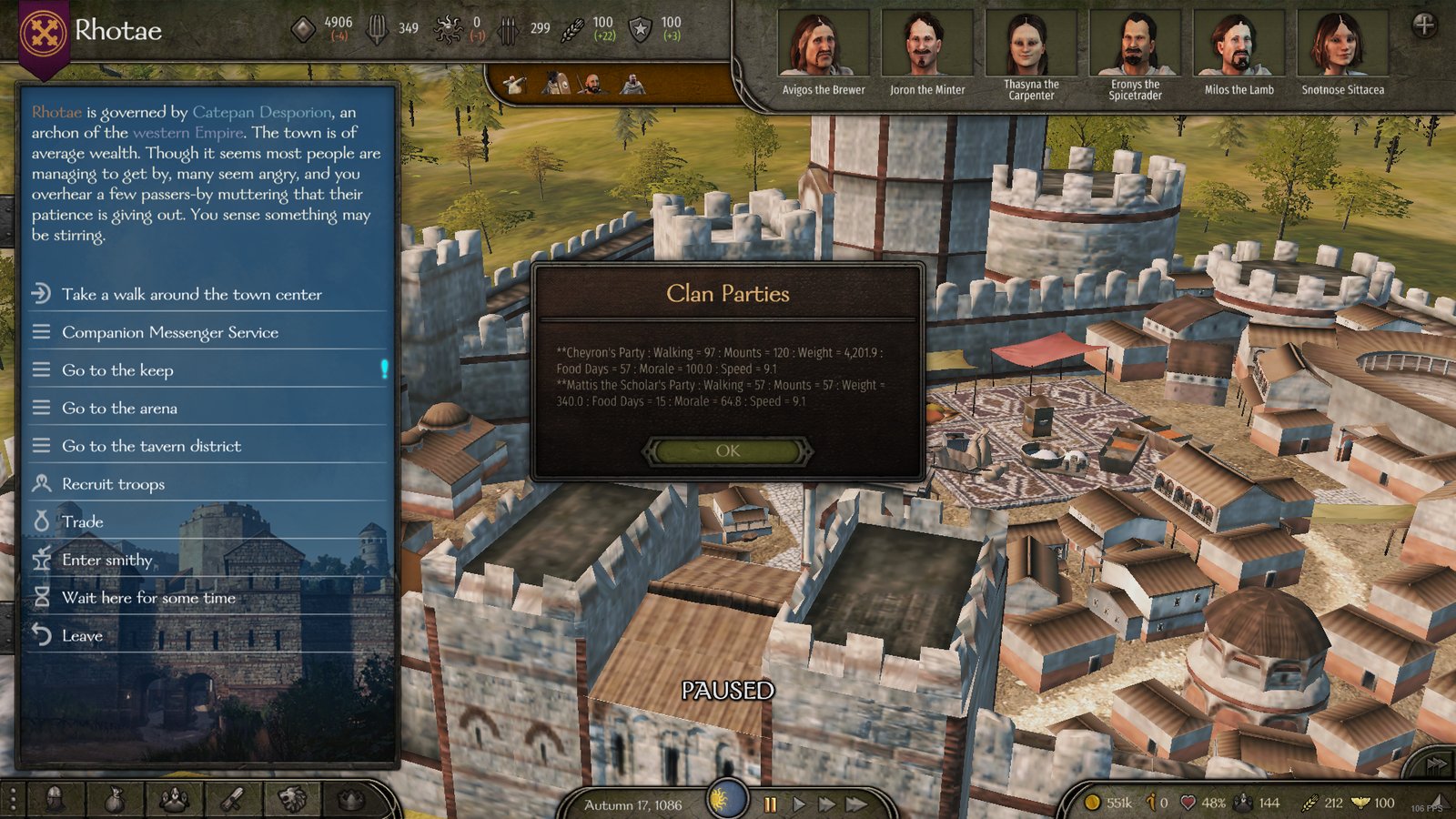The height and width of the screenshot is (819, 1456).
Task: Select Milos the Lamb portrait
Action: pos(1239,45)
